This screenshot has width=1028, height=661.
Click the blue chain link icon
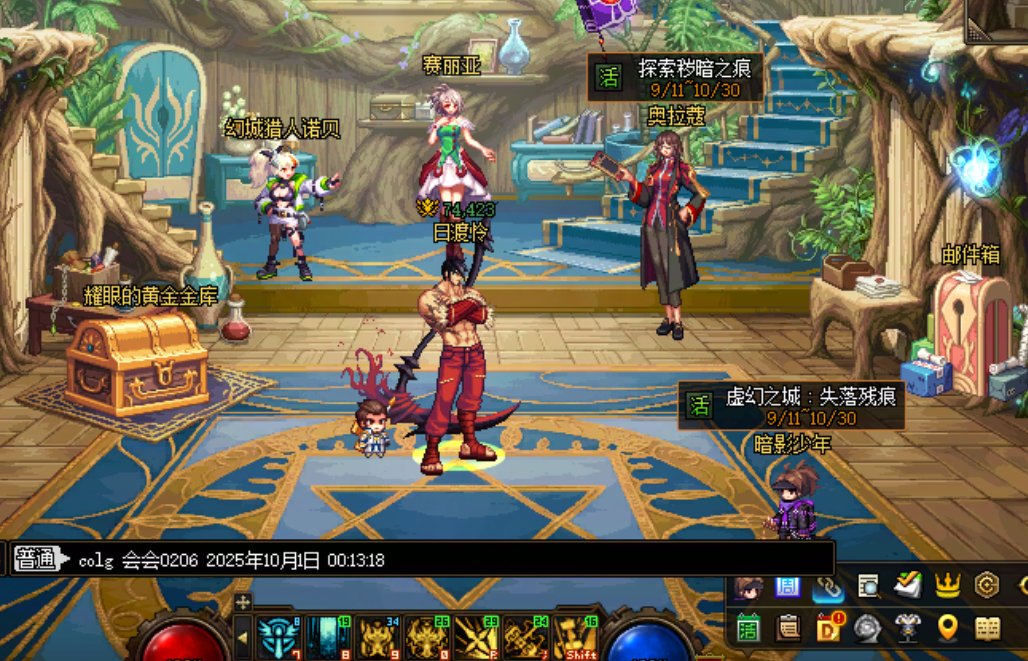828,588
